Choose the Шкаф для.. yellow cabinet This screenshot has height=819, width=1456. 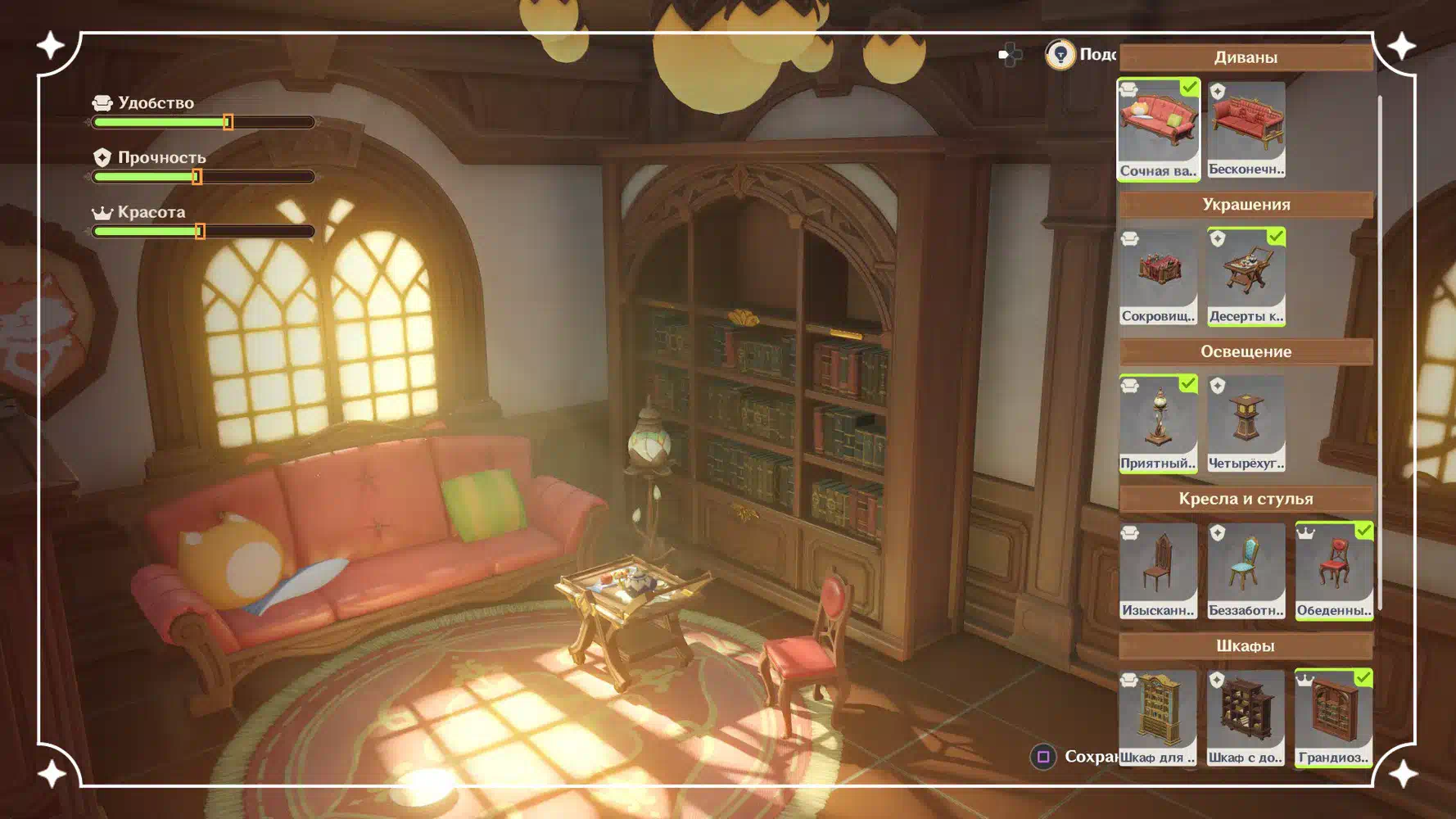pos(1158,718)
